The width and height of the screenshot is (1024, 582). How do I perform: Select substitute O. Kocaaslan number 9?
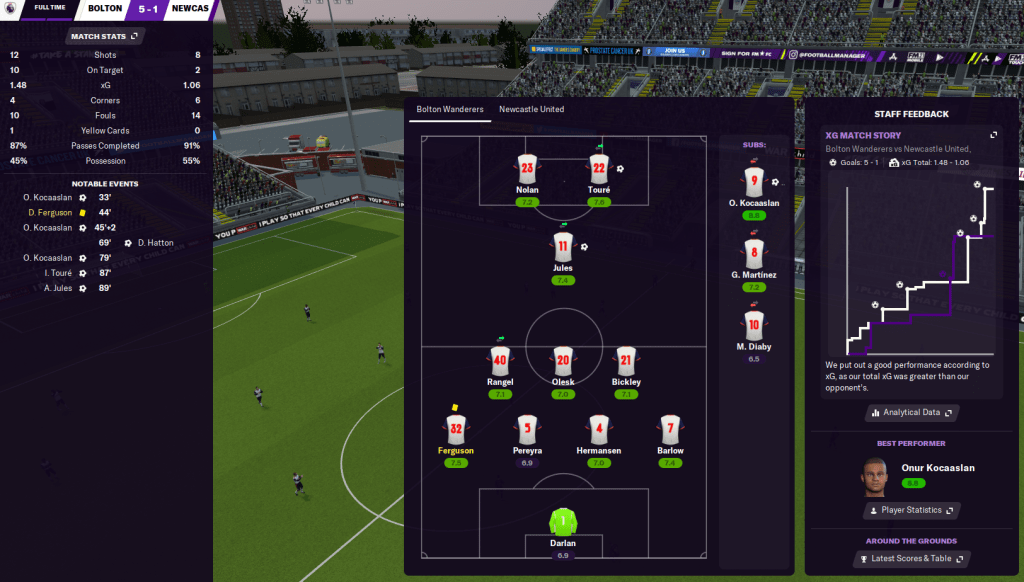tap(754, 183)
